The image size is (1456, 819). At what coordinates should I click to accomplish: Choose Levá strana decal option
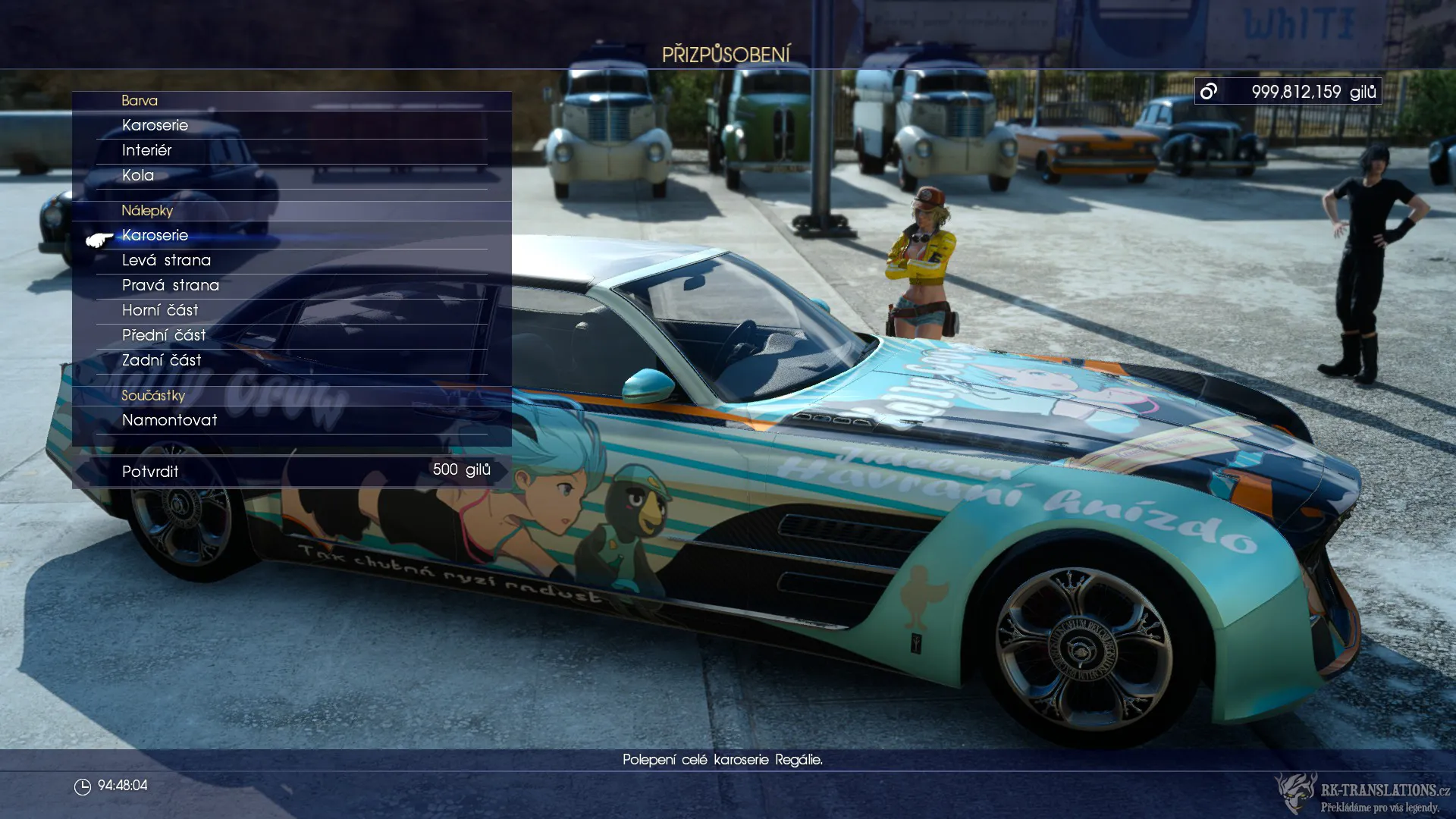pyautogui.click(x=167, y=260)
